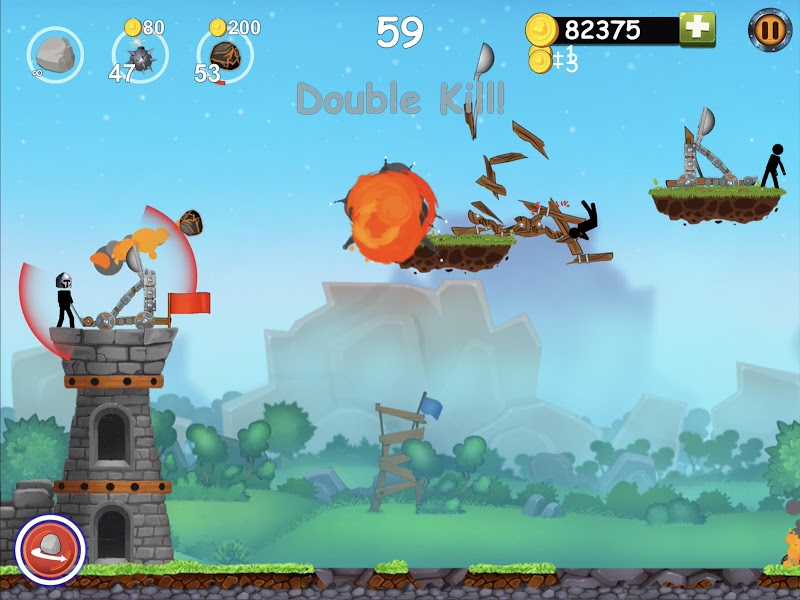Select the plain gray rock ammo
The width and height of the screenshot is (800, 600).
click(x=55, y=55)
